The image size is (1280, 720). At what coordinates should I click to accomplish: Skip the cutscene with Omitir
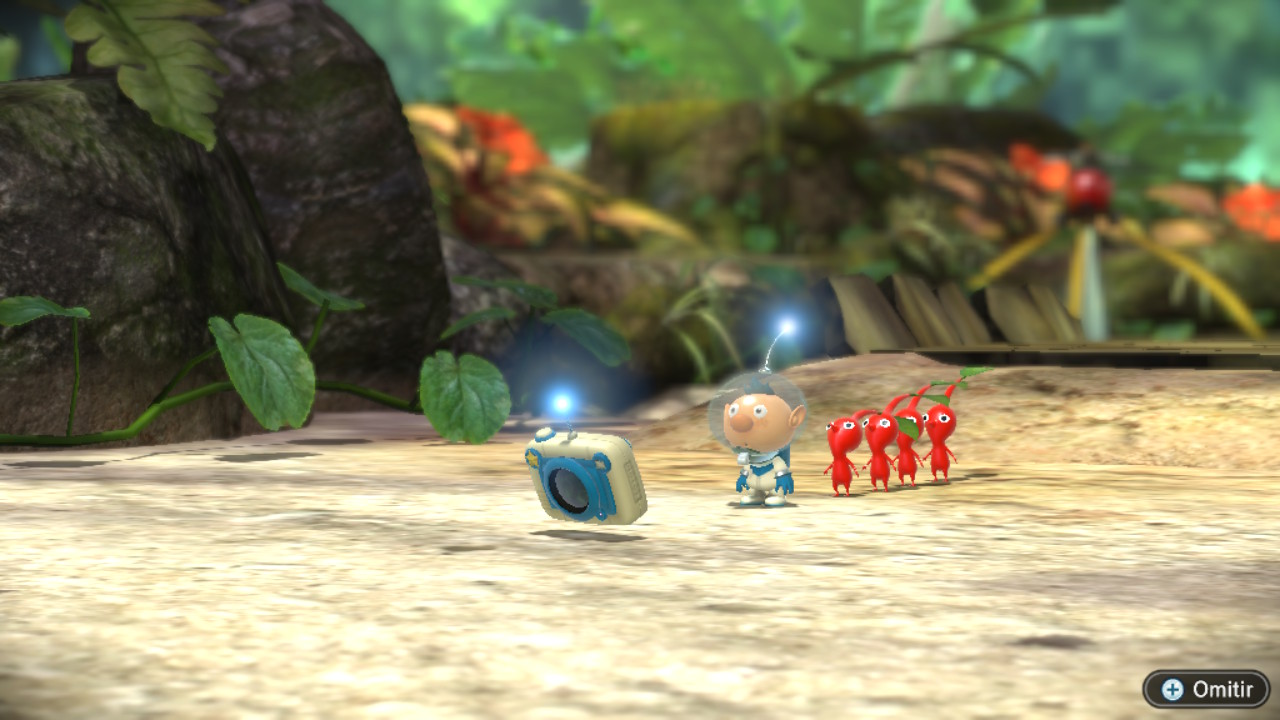[1207, 689]
